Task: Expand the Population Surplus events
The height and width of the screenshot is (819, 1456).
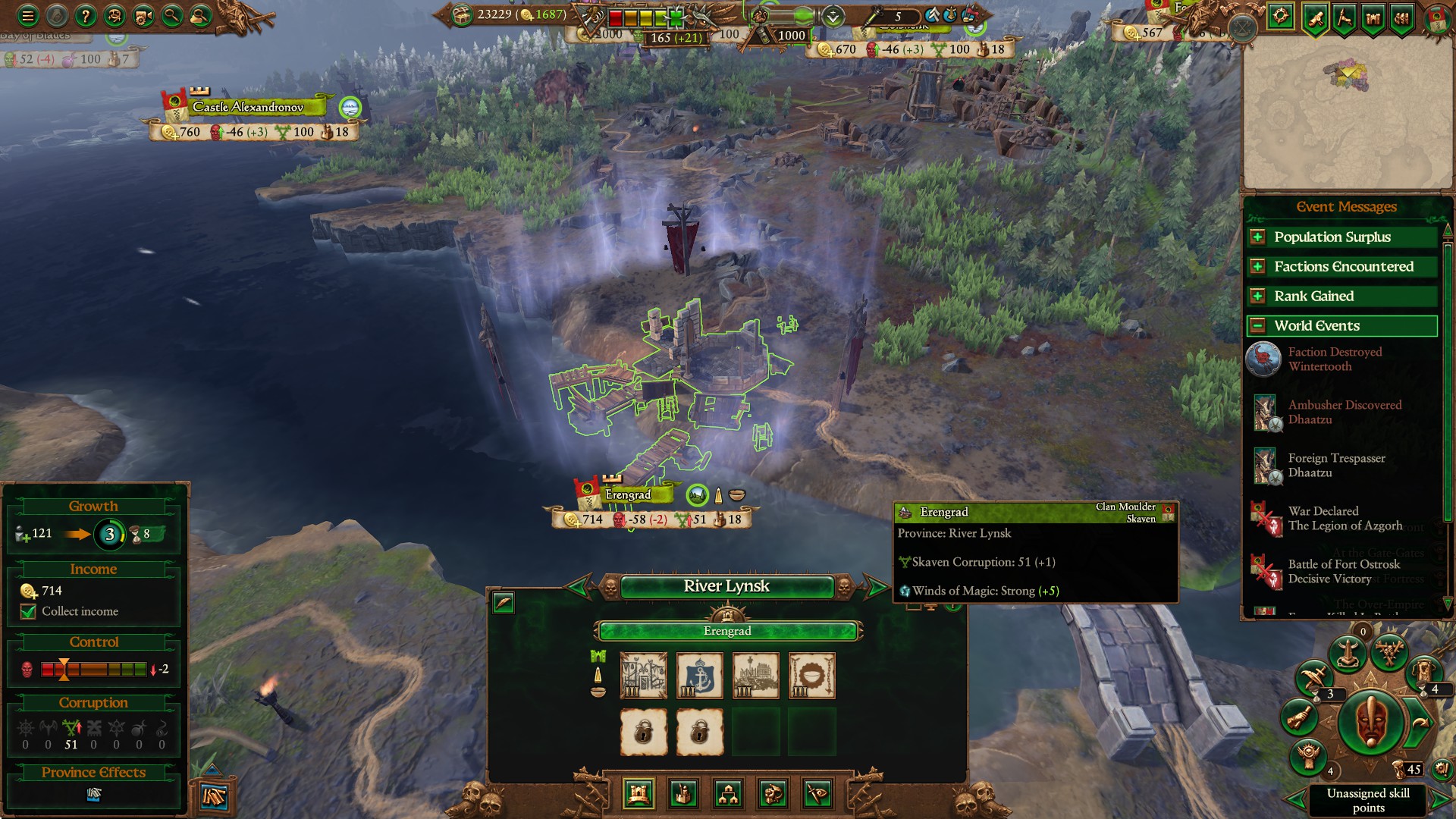Action: tap(1258, 237)
